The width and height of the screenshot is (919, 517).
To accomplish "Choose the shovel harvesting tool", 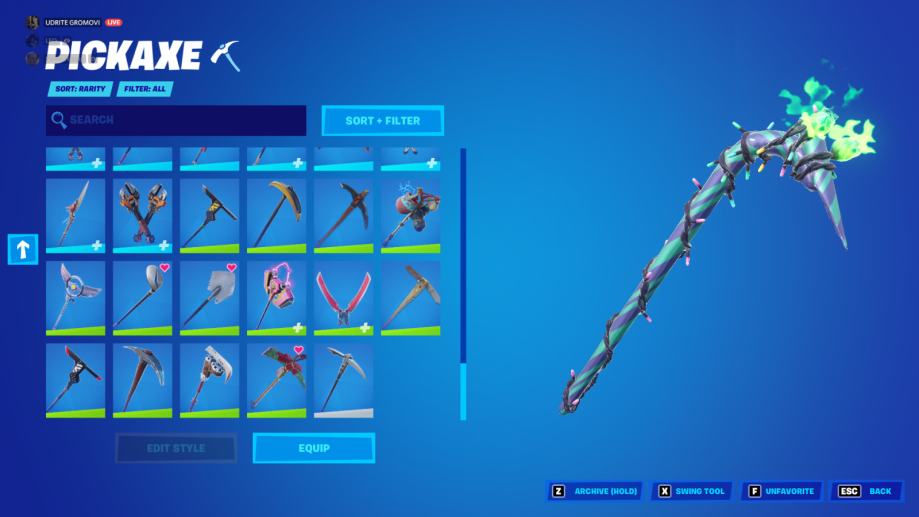I will [x=209, y=298].
